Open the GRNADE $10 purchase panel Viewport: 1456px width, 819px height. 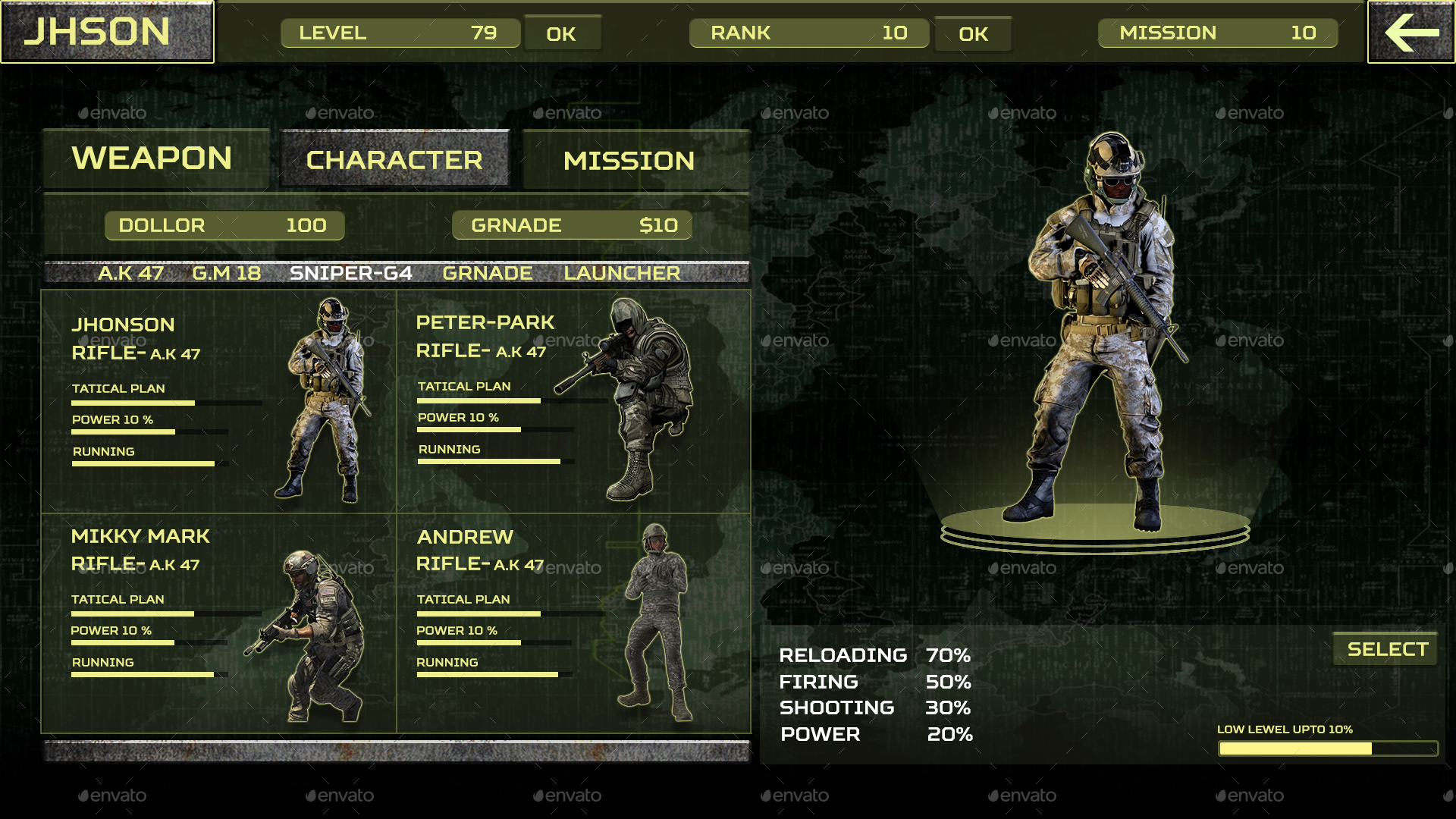click(572, 224)
